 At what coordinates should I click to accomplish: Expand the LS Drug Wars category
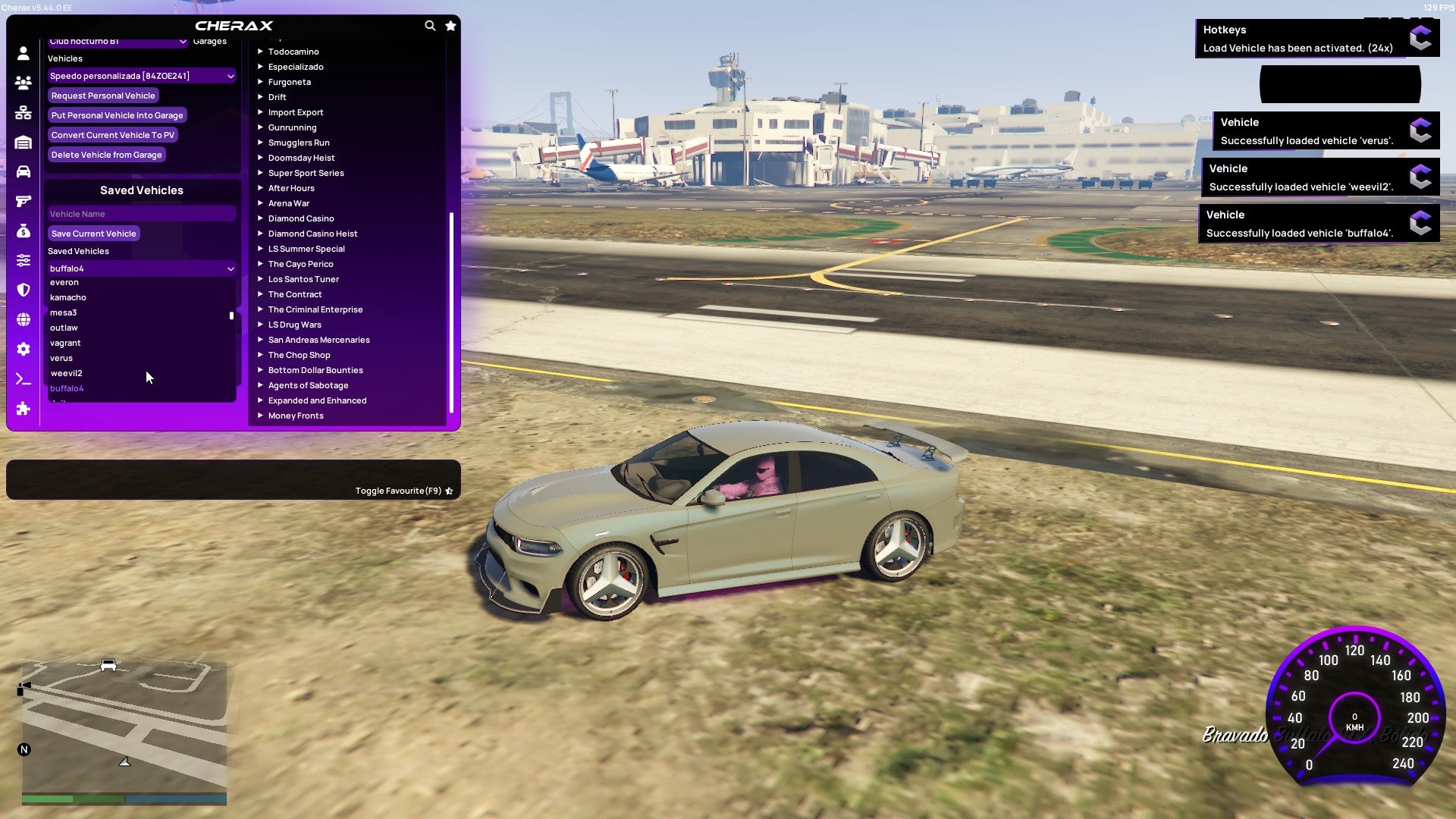[294, 325]
